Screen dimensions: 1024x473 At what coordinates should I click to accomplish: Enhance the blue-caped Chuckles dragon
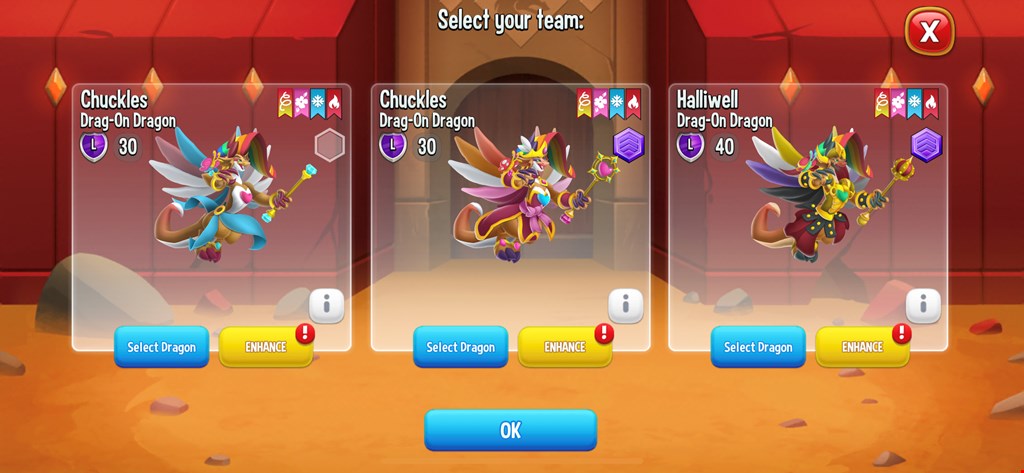(x=265, y=347)
